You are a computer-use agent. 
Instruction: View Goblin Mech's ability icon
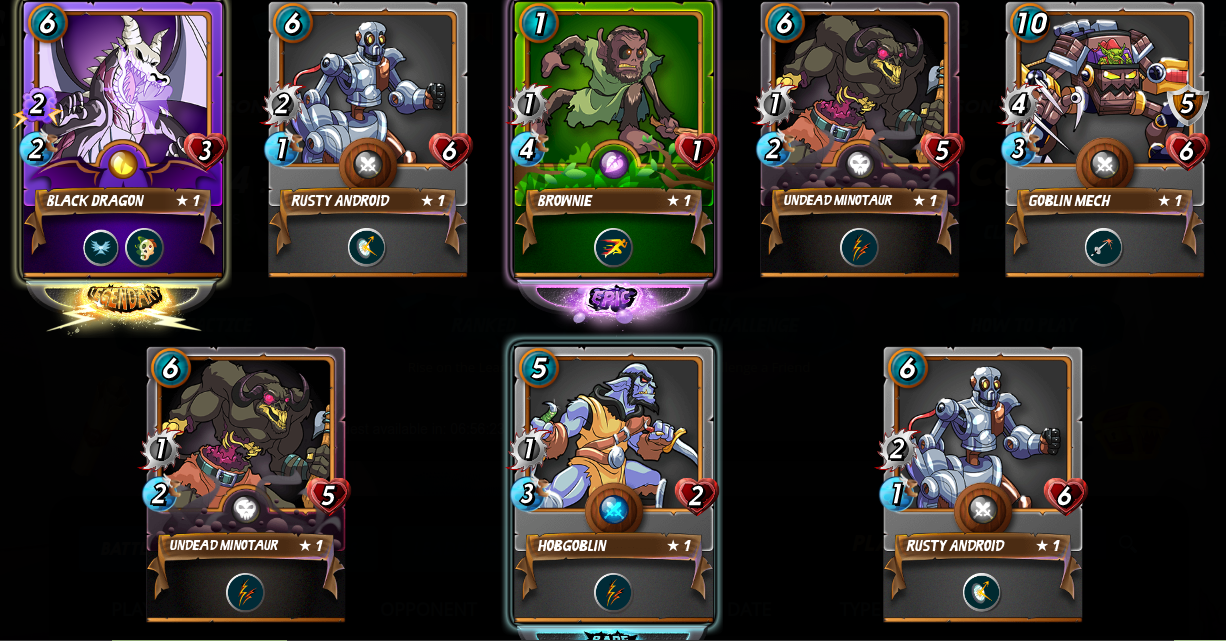coord(1104,247)
